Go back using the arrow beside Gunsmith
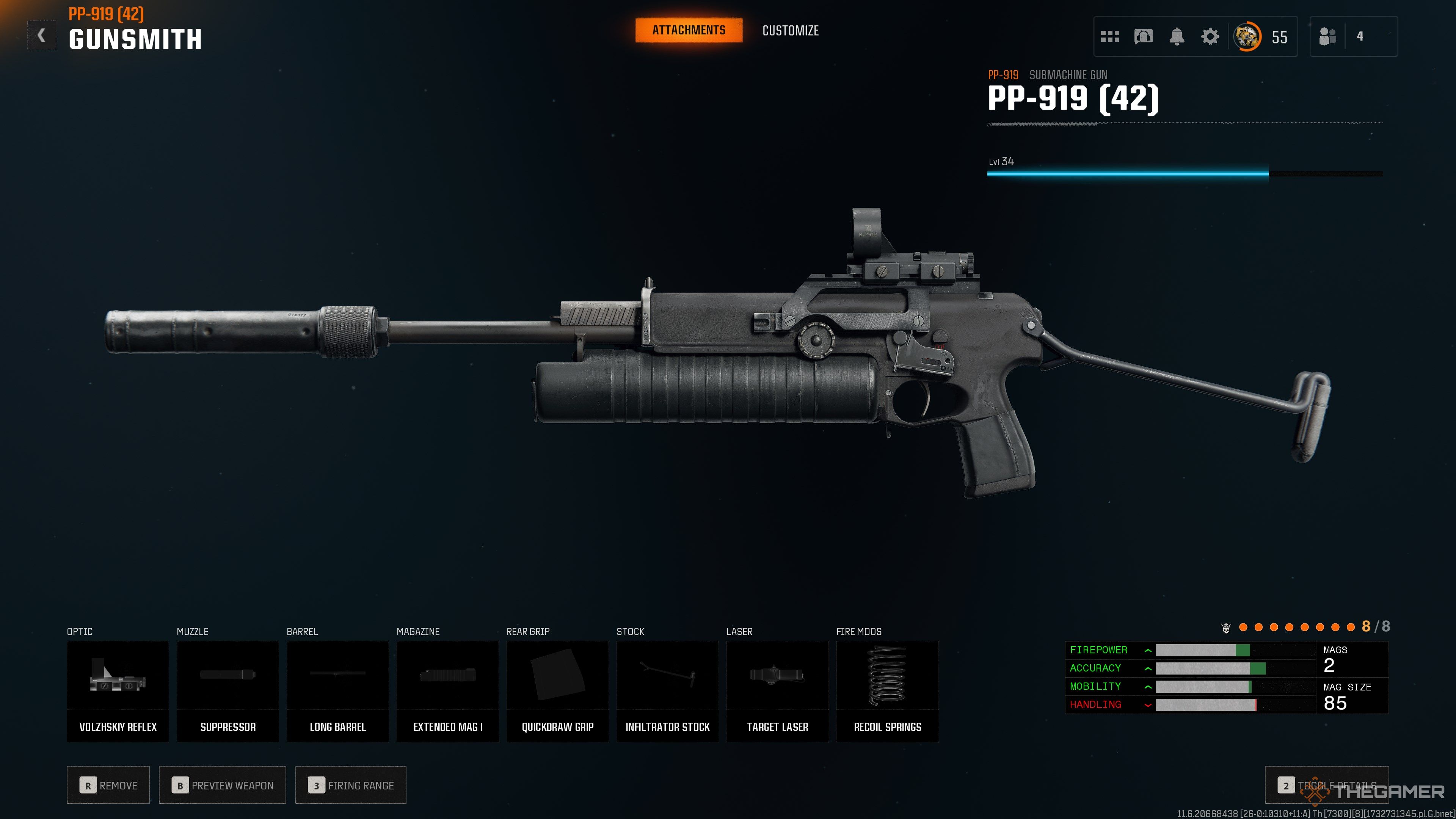 (x=41, y=36)
